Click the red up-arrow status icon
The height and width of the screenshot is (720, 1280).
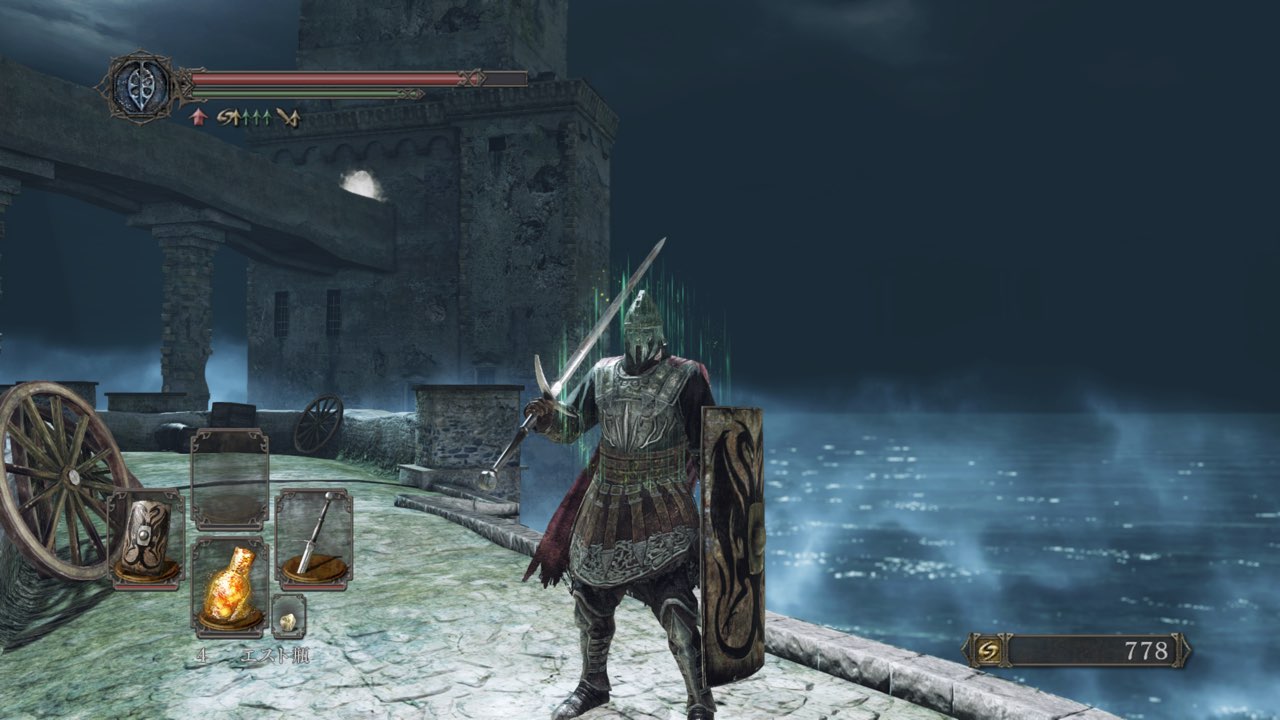coord(198,117)
